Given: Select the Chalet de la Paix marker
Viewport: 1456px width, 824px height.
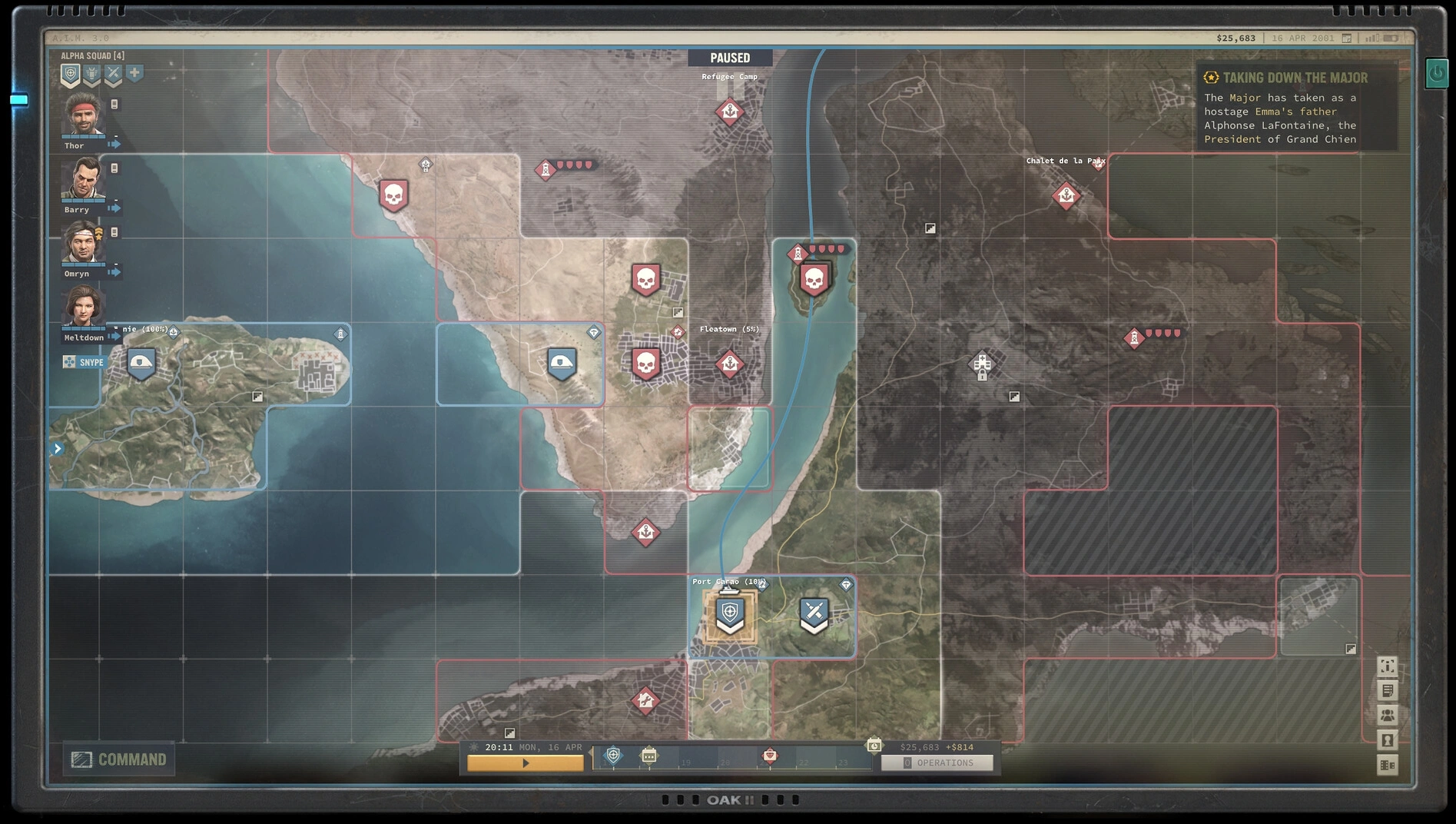Looking at the screenshot, I should click(x=1066, y=196).
